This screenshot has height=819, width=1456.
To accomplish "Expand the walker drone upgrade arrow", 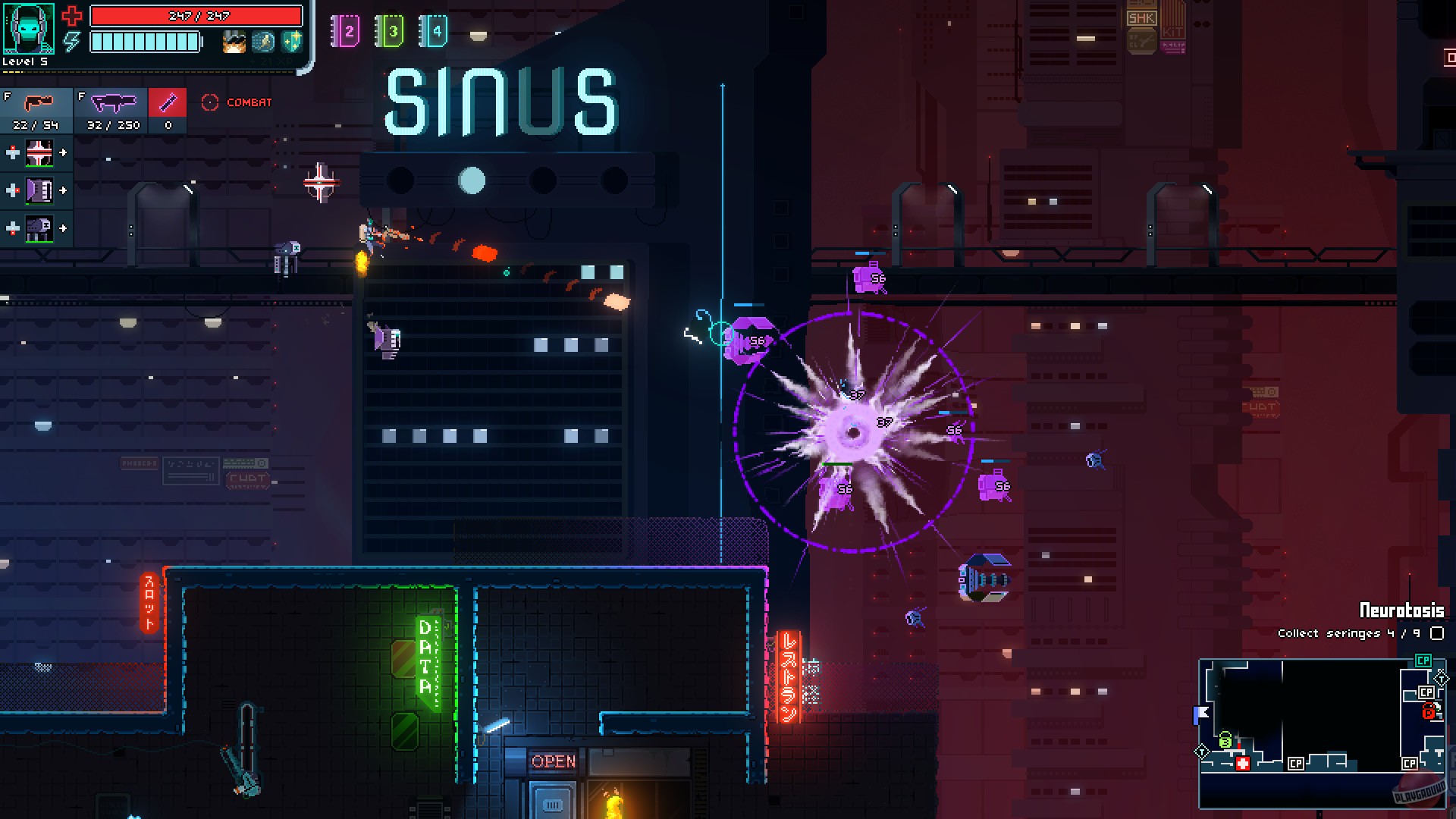I will [63, 227].
